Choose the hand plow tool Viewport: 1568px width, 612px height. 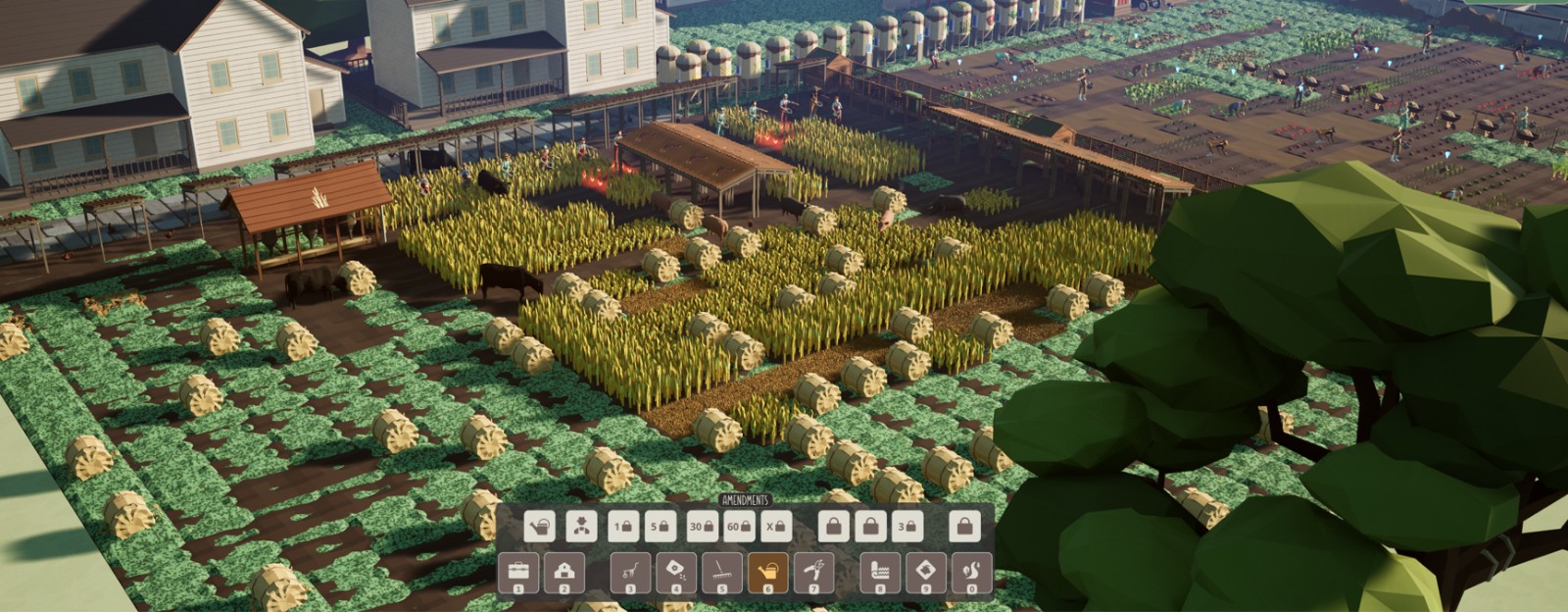[x=630, y=573]
